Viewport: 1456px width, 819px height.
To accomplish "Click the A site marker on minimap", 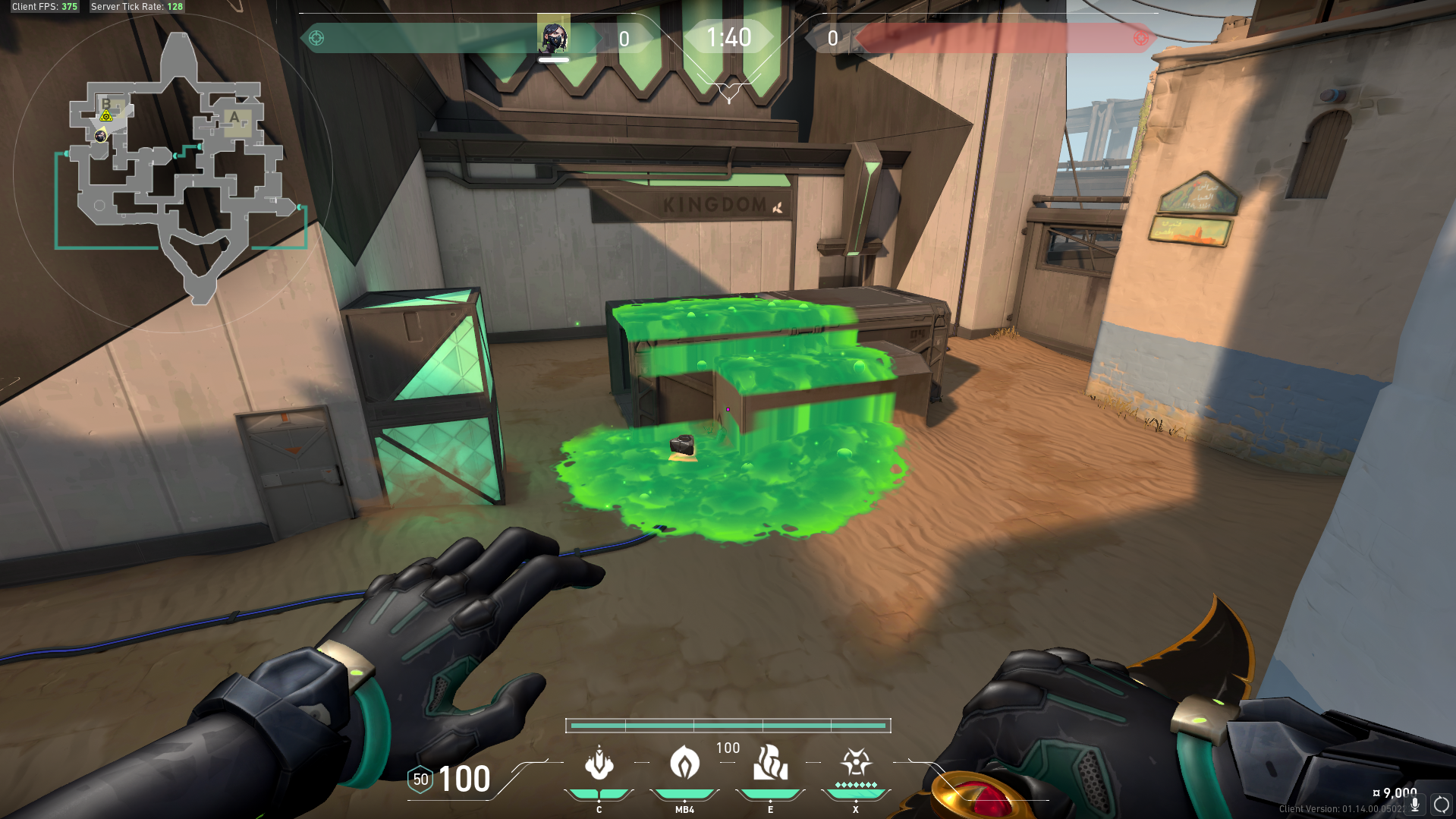I will pyautogui.click(x=235, y=118).
